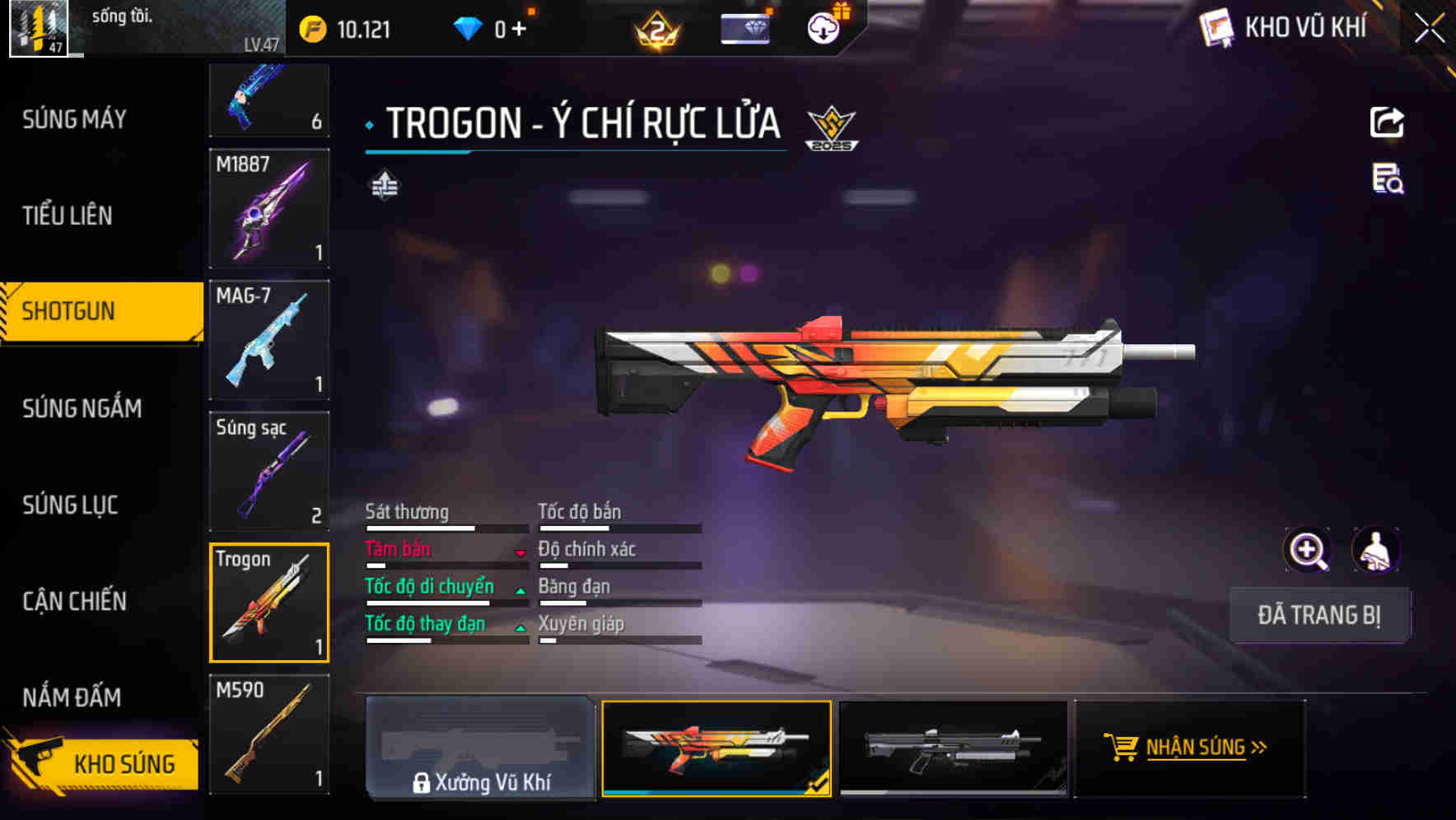This screenshot has width=1456, height=820.
Task: Show the SÚNG LỤC category
Action: [70, 505]
